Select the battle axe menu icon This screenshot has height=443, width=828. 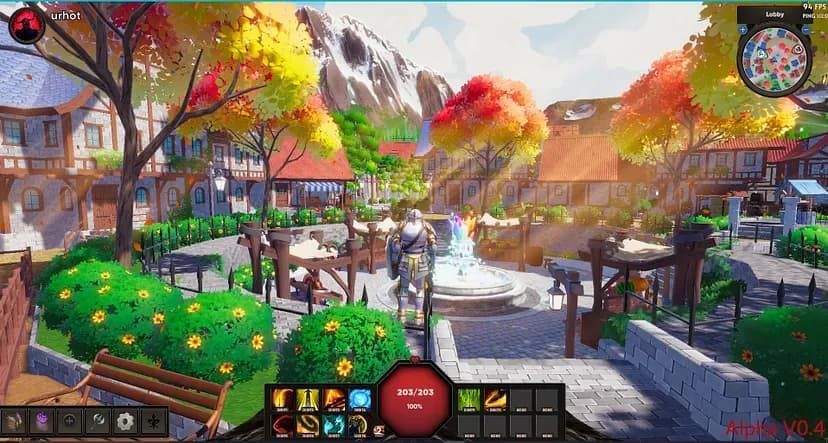(x=97, y=421)
